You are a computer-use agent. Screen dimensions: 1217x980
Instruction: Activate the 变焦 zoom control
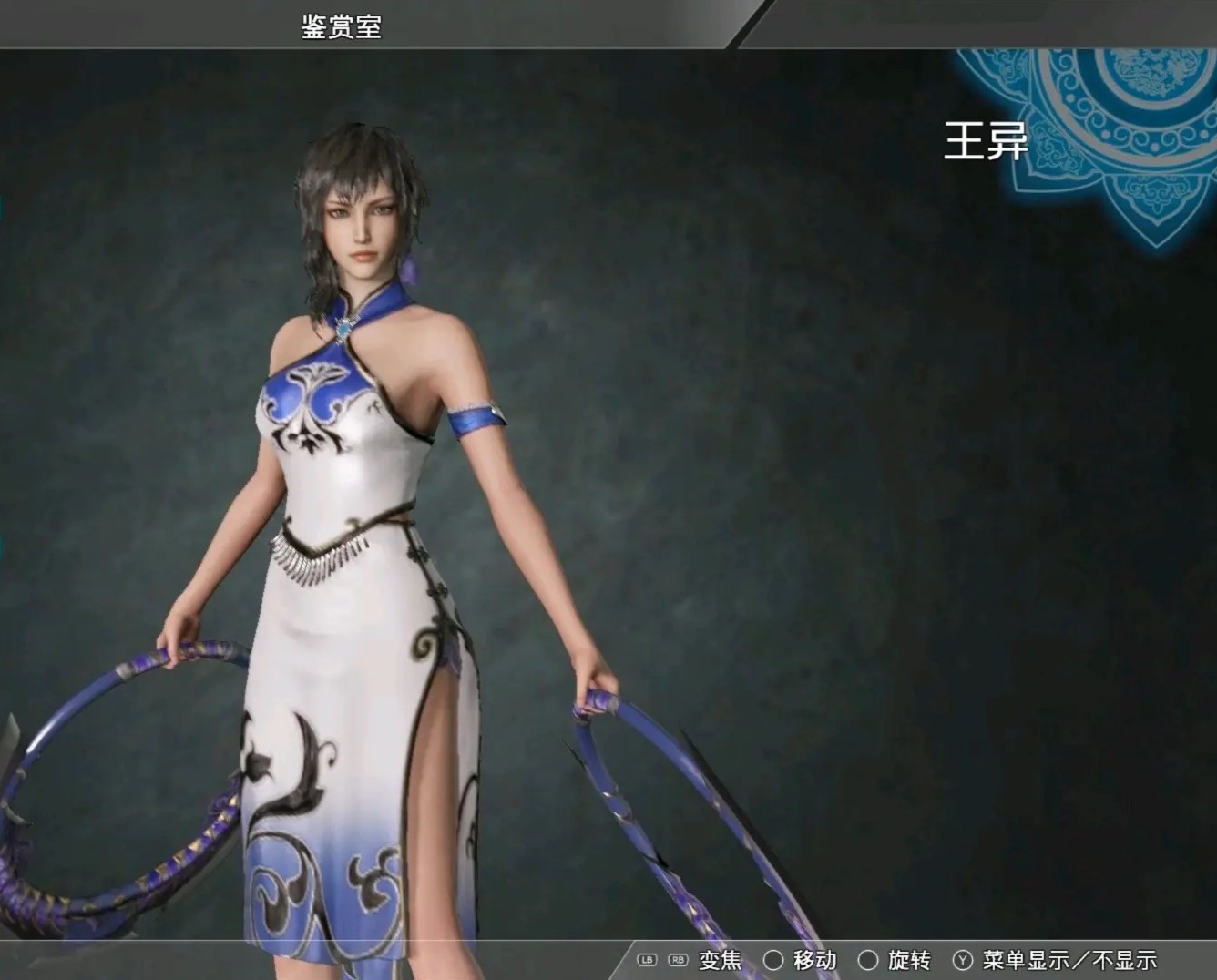pos(719,960)
